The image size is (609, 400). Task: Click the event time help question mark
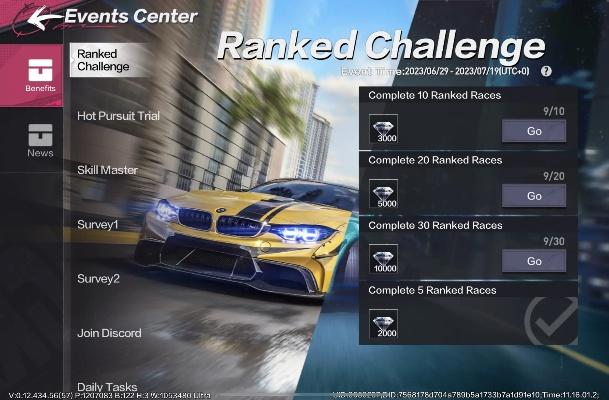(x=546, y=72)
